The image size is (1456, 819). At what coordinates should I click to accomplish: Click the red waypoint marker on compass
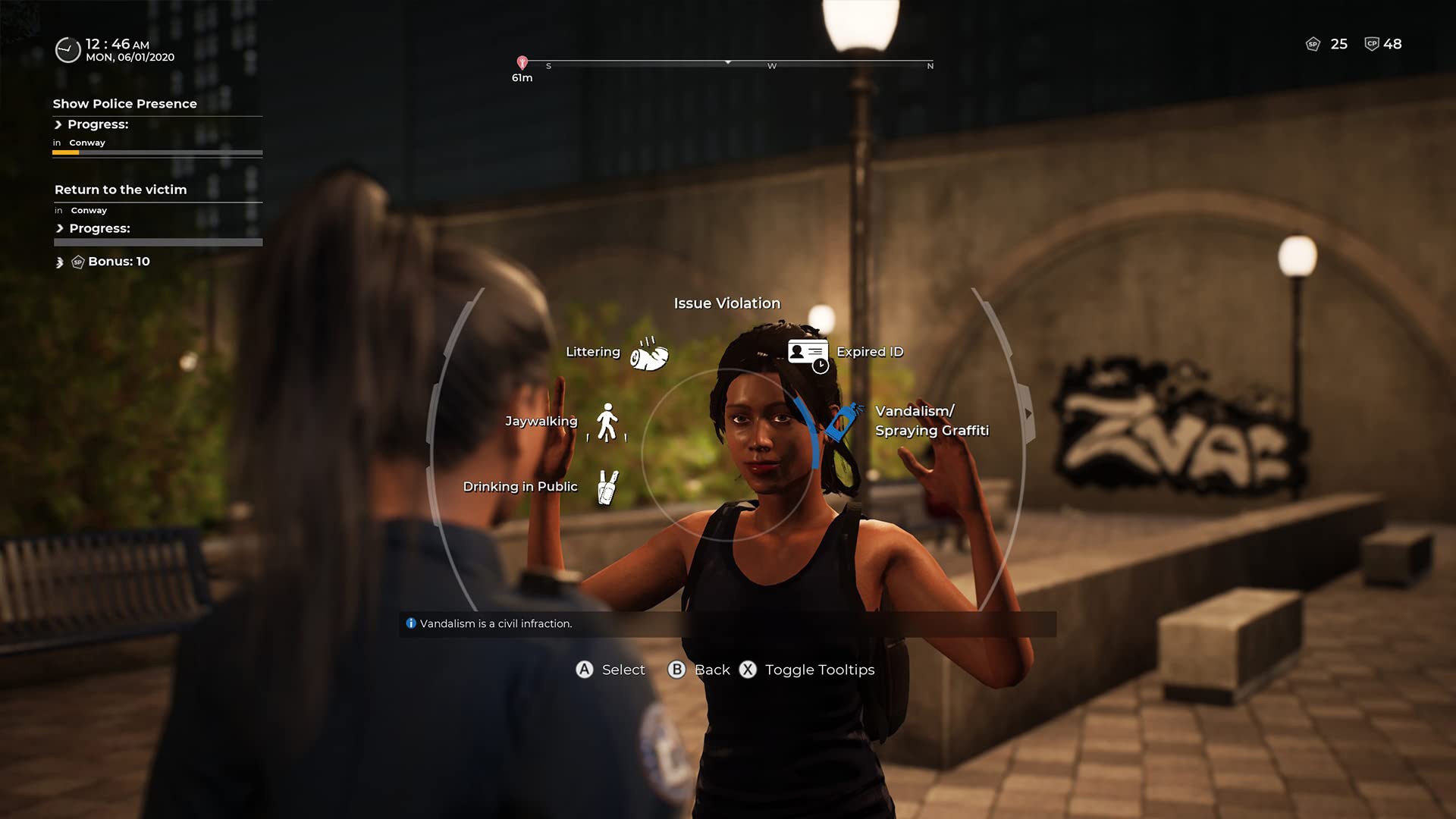point(522,63)
